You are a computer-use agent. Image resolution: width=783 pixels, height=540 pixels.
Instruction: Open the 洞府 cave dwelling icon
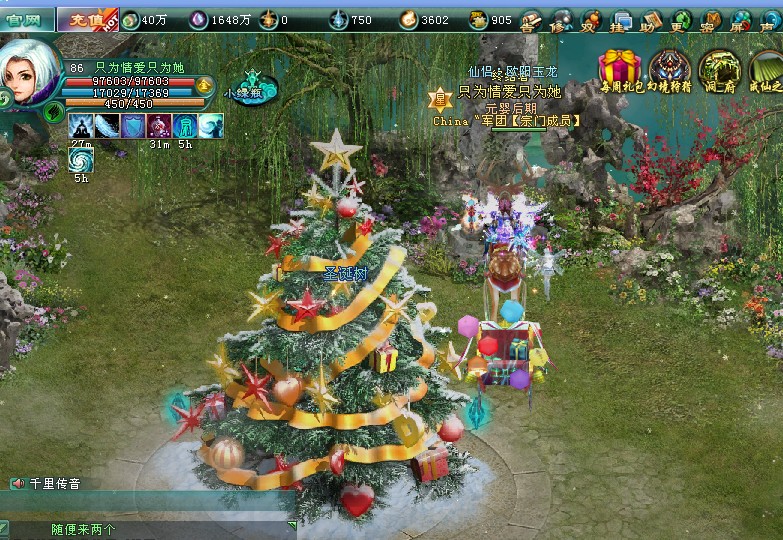click(719, 68)
